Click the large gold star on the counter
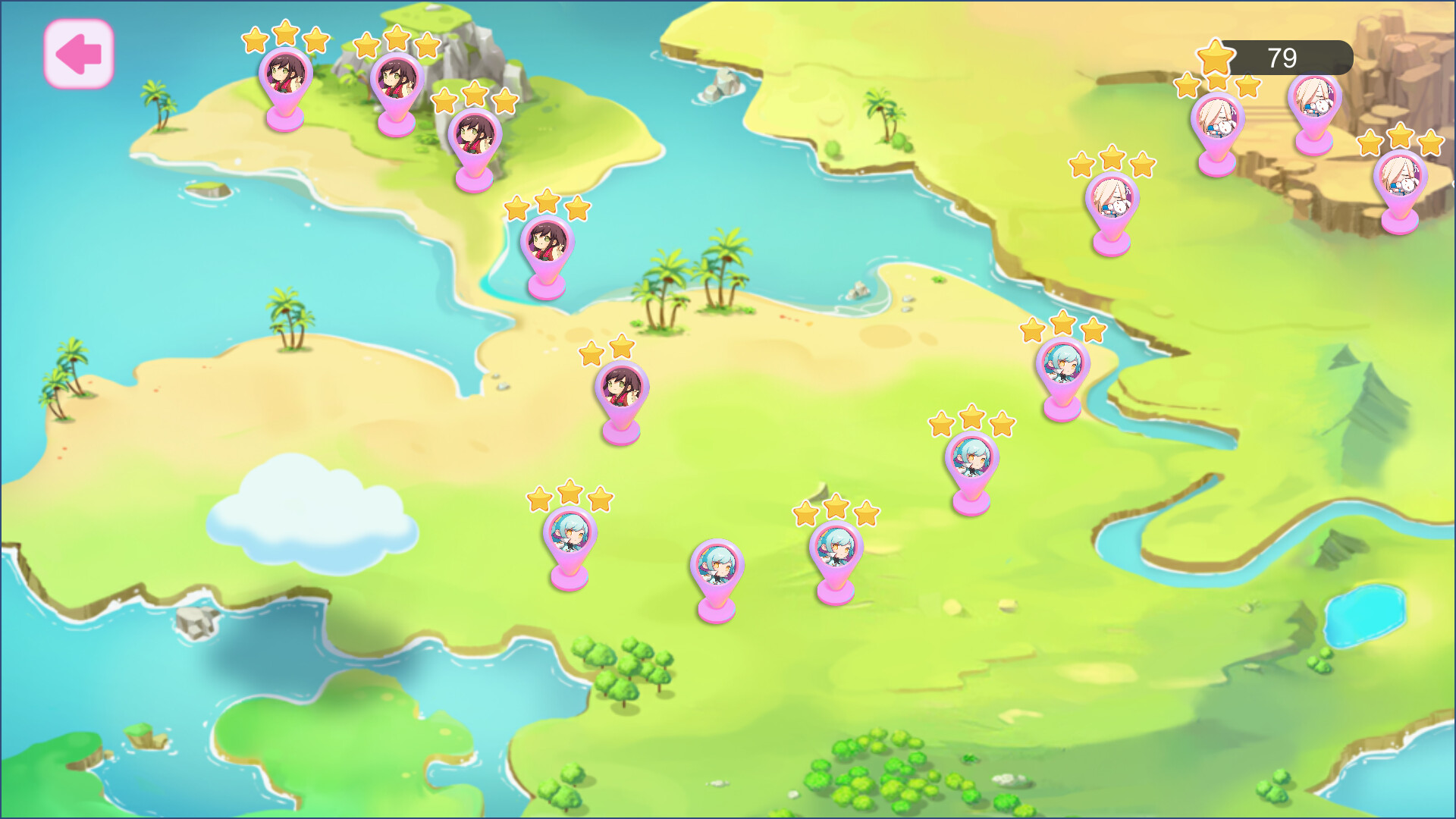This screenshot has height=819, width=1456. coord(1217,55)
